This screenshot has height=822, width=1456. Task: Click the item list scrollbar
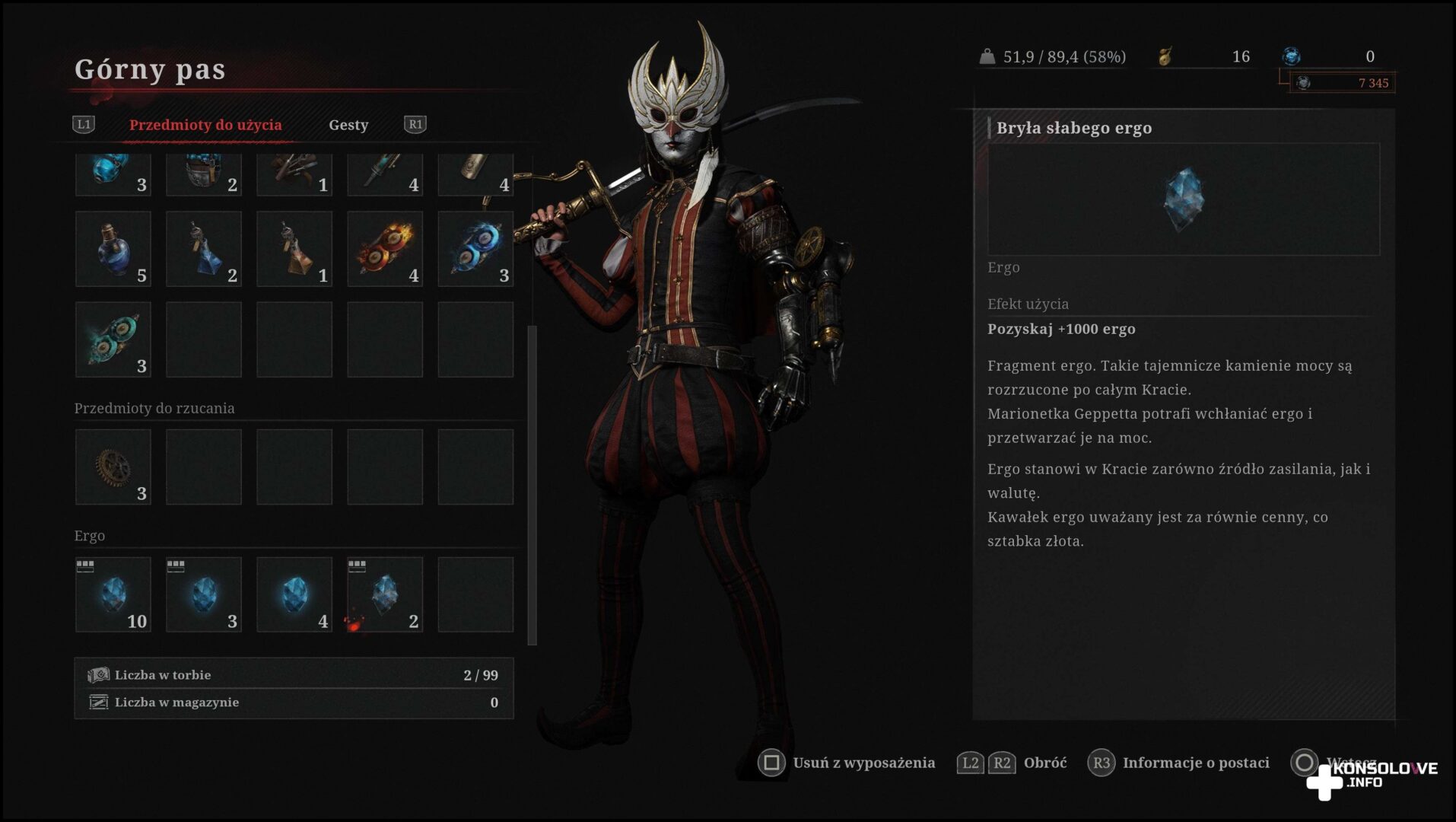pyautogui.click(x=532, y=484)
